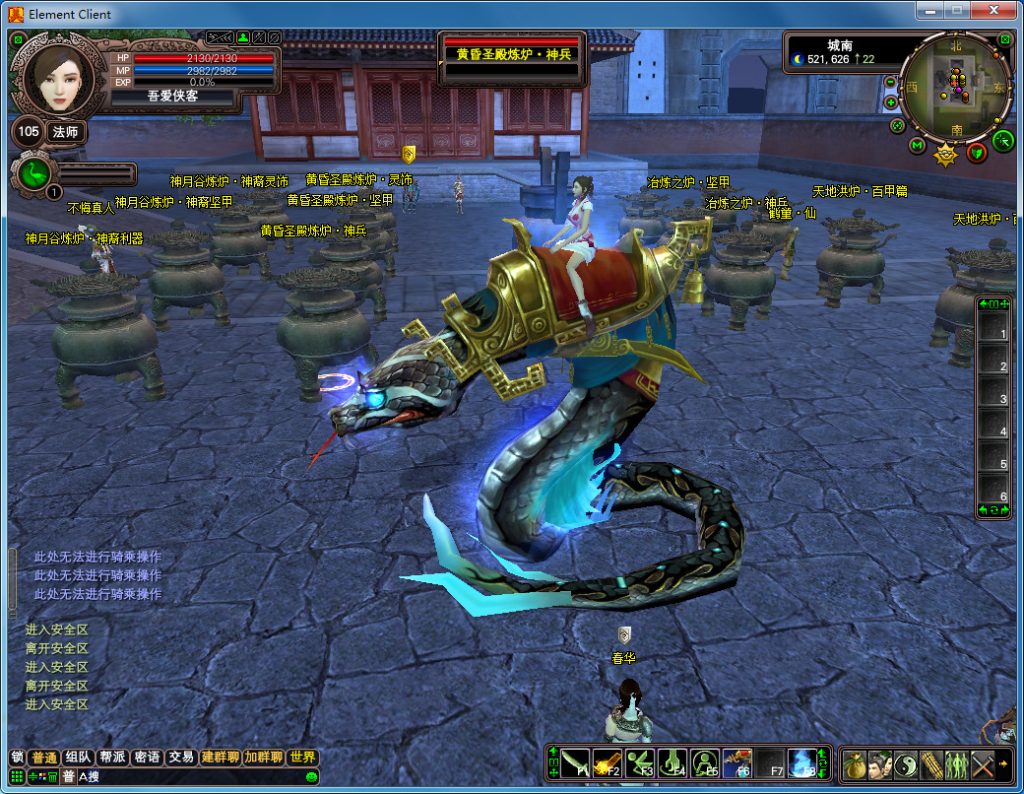Activate the F8 blue flame skill
The height and width of the screenshot is (794, 1024).
(801, 763)
